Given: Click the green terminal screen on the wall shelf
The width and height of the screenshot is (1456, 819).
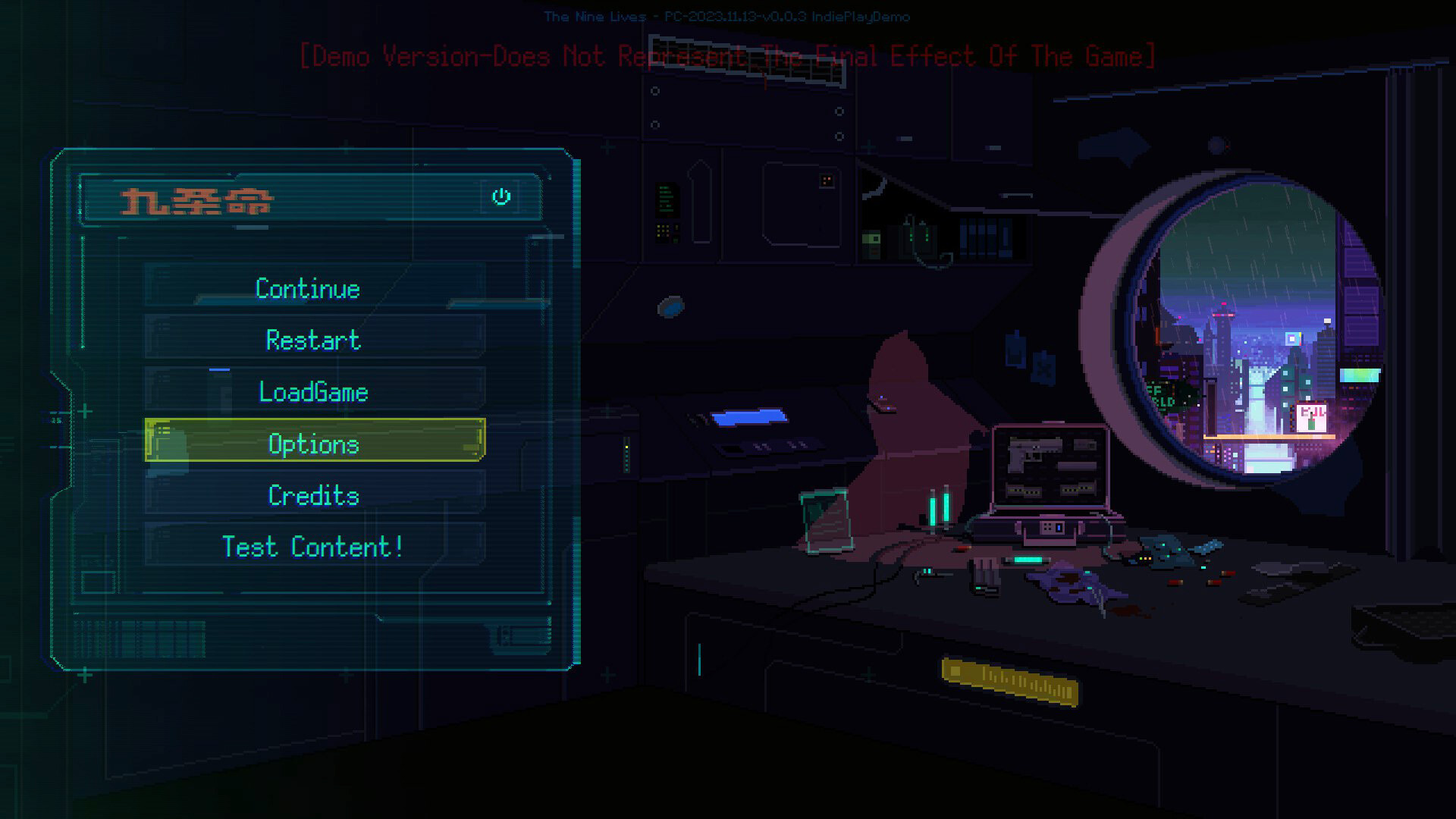Looking at the screenshot, I should 666,201.
